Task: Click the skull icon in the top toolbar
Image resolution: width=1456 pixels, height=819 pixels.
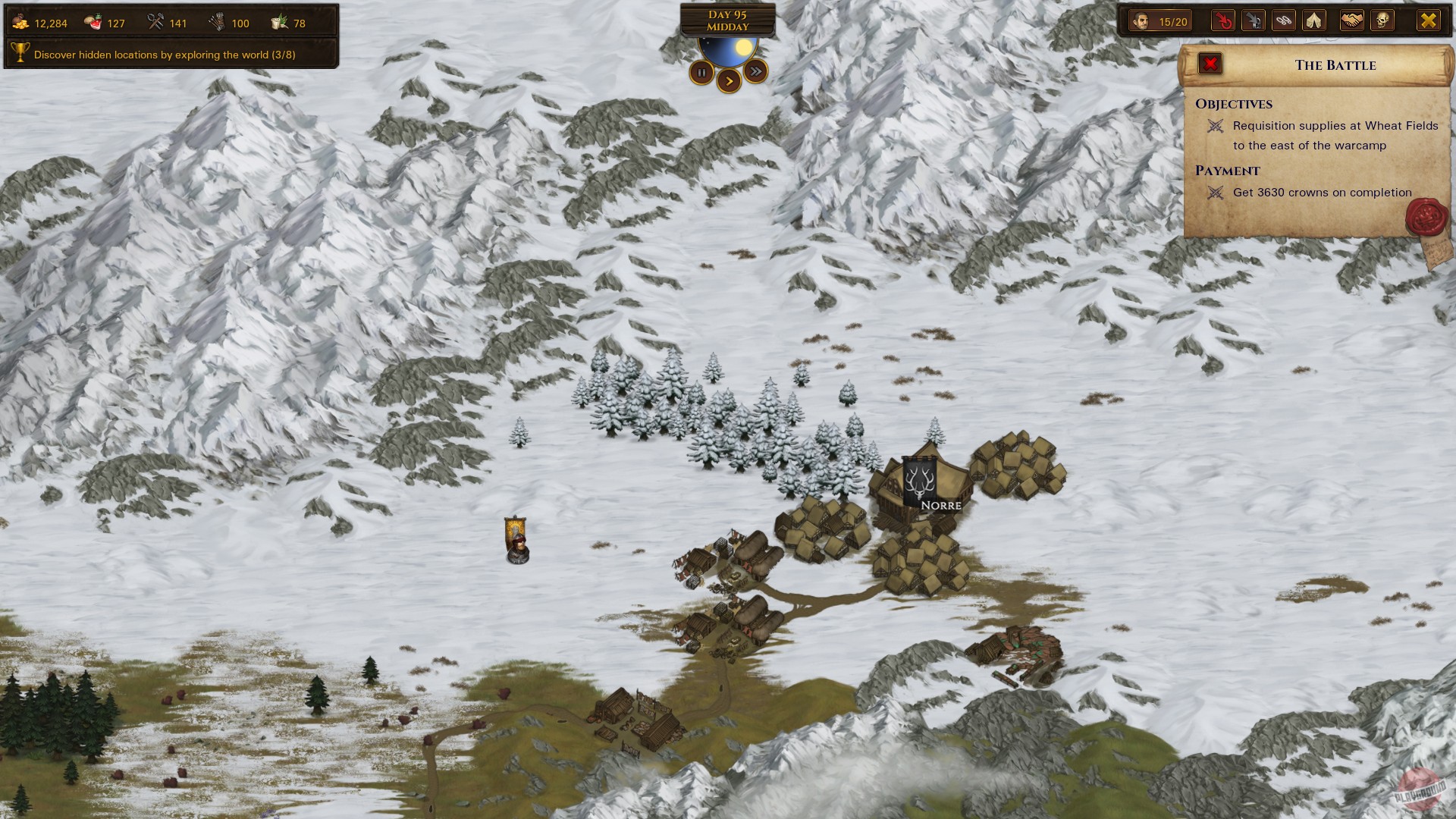Action: (1380, 20)
